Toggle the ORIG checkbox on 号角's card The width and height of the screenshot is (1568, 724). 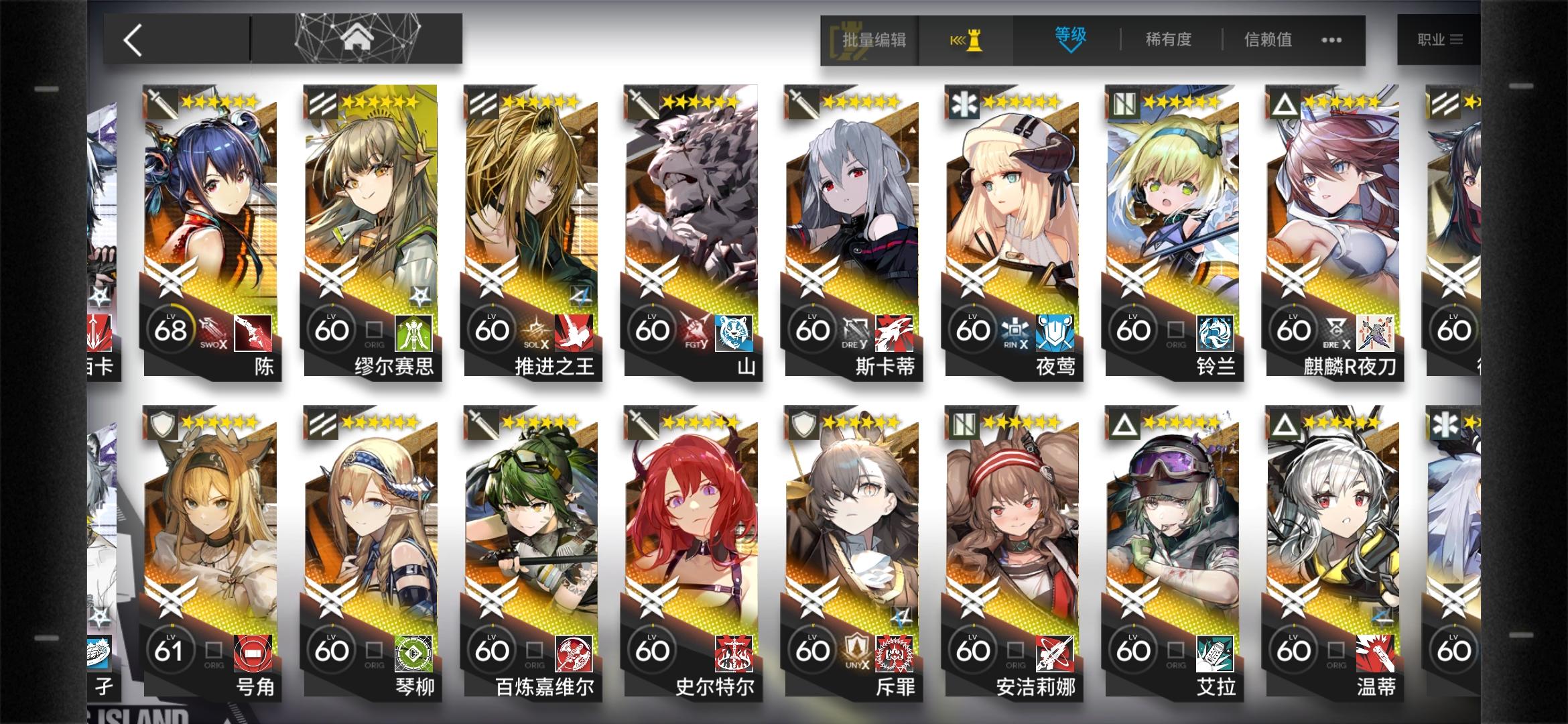tap(212, 649)
